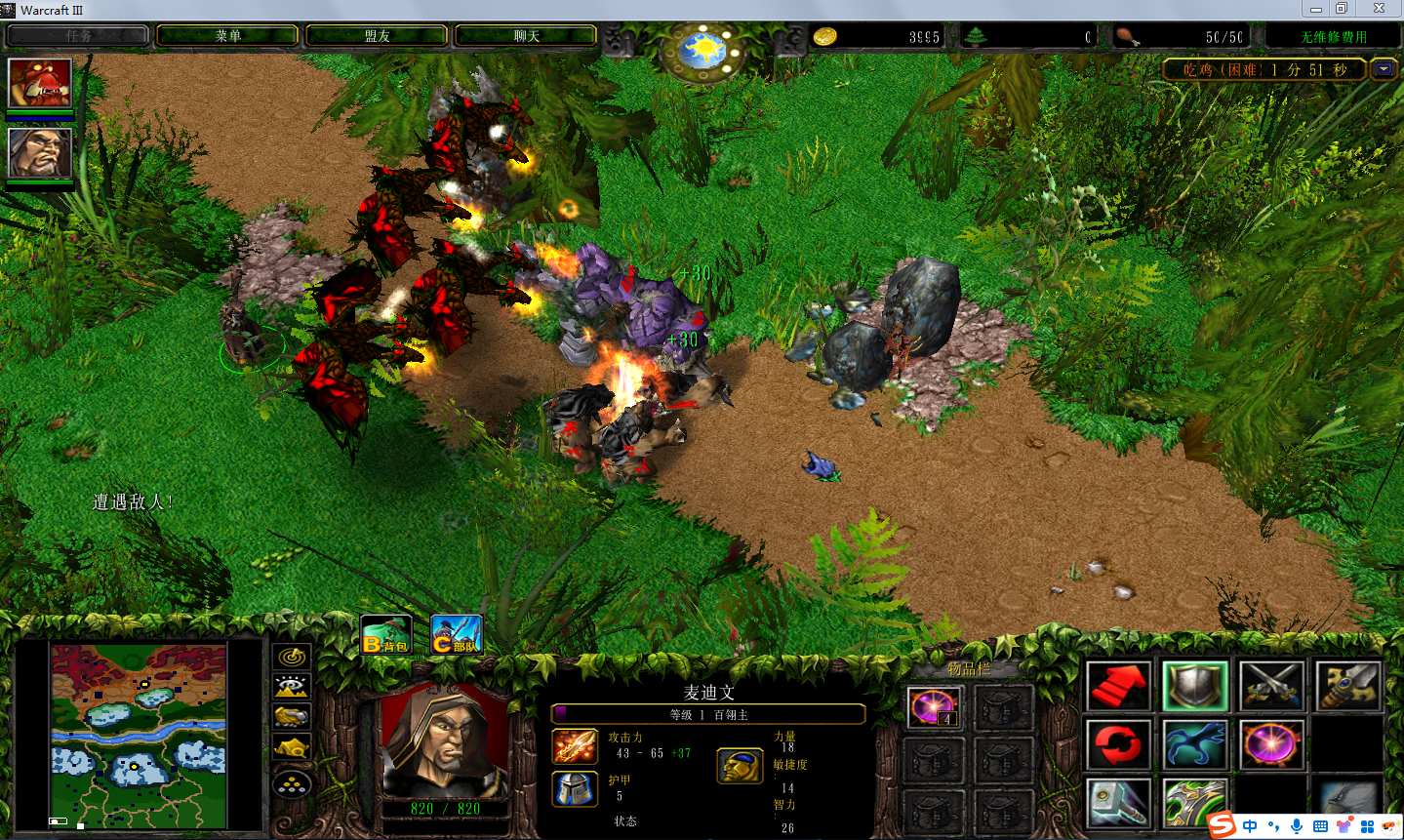Close the Warcraft III window
This screenshot has height=840, width=1404.
click(1379, 9)
